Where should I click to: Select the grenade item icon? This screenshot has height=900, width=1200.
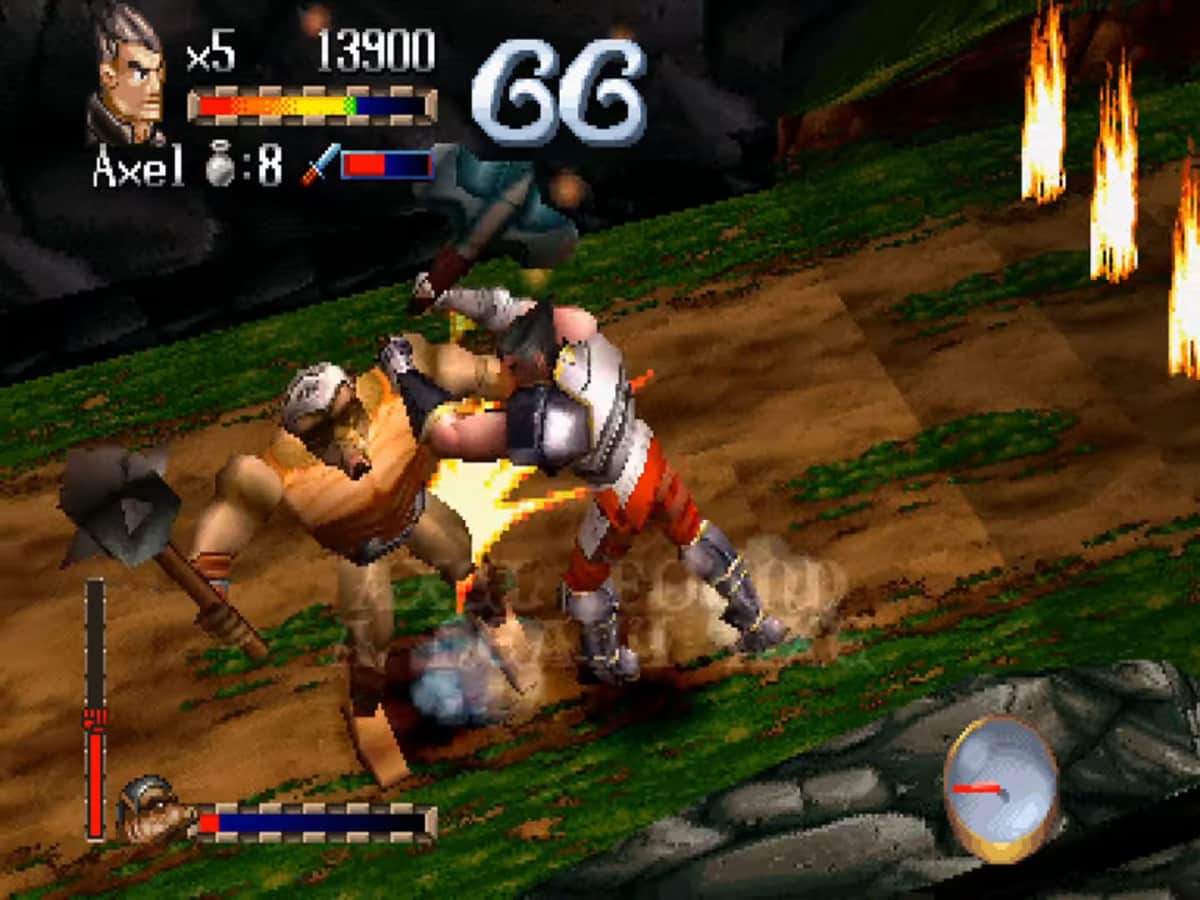tap(218, 166)
